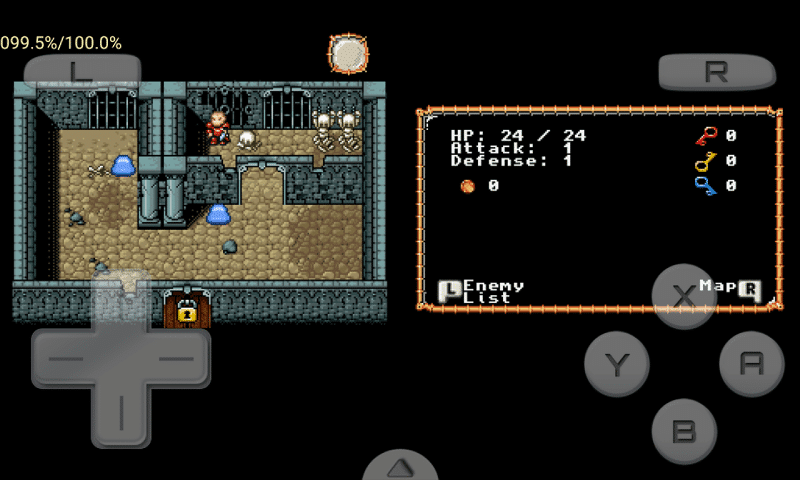Tap the D-pad down arrow
This screenshot has width=800, height=480.
click(x=121, y=415)
